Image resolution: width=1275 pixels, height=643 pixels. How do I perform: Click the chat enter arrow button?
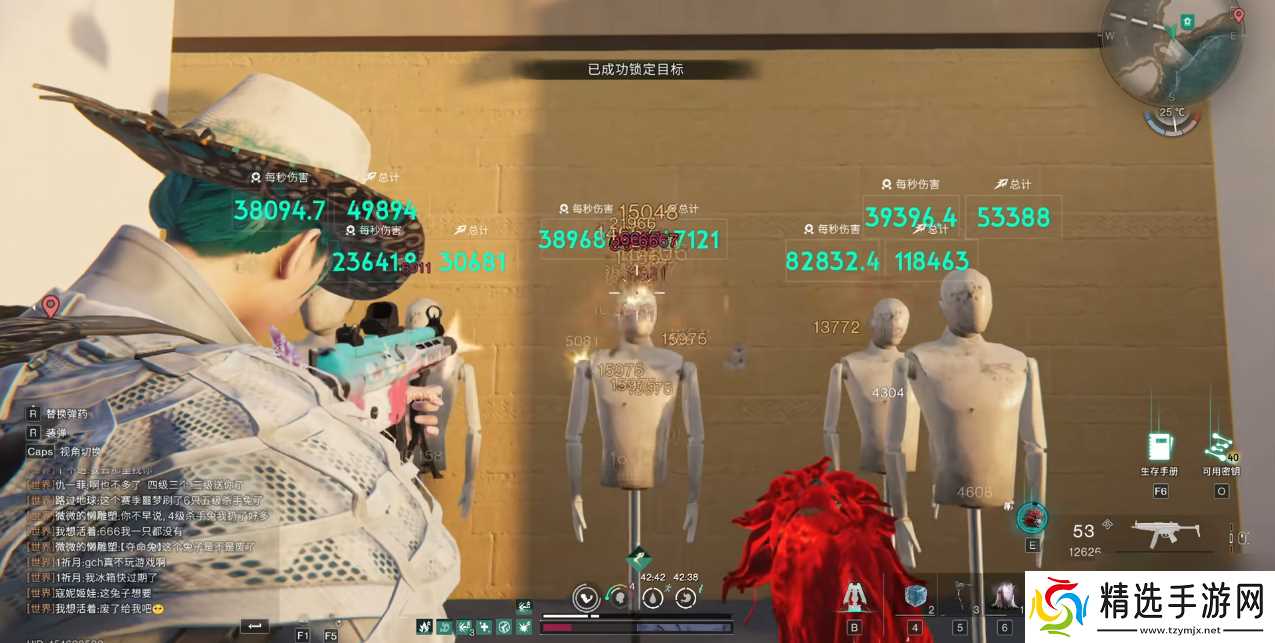pyautogui.click(x=254, y=626)
